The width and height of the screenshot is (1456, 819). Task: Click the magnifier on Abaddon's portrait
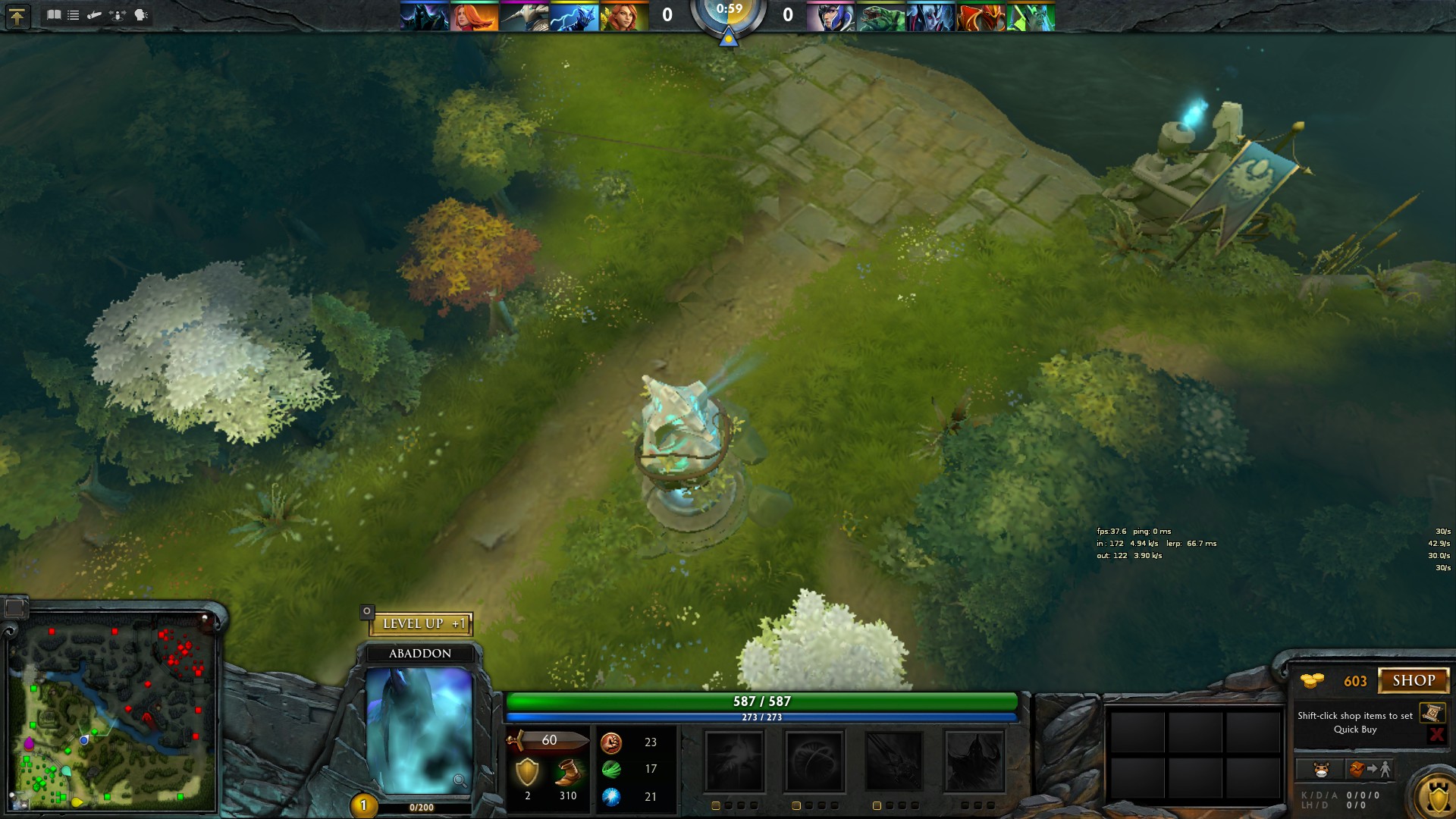tap(460, 780)
